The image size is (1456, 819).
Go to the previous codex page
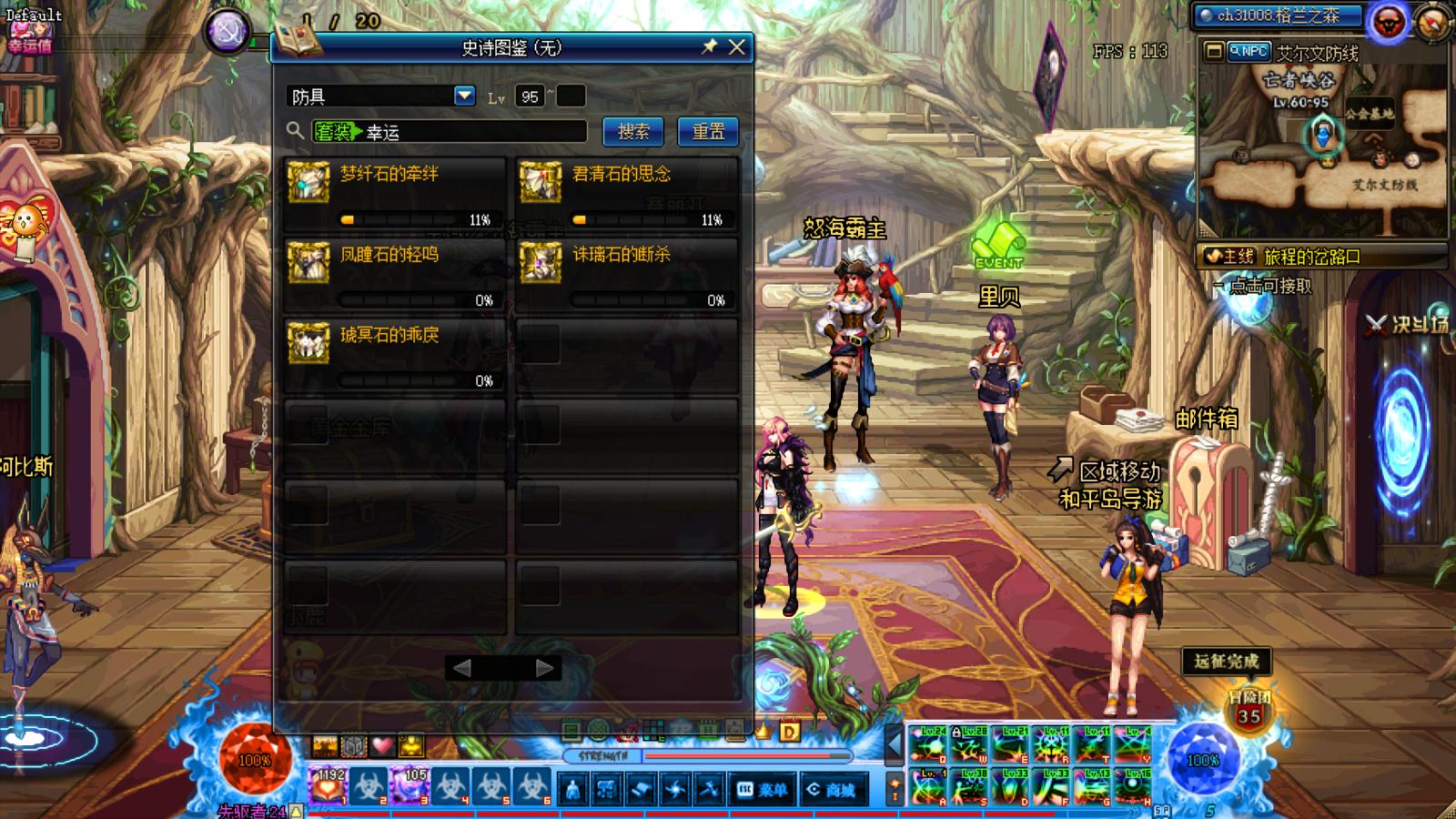pyautogui.click(x=462, y=669)
